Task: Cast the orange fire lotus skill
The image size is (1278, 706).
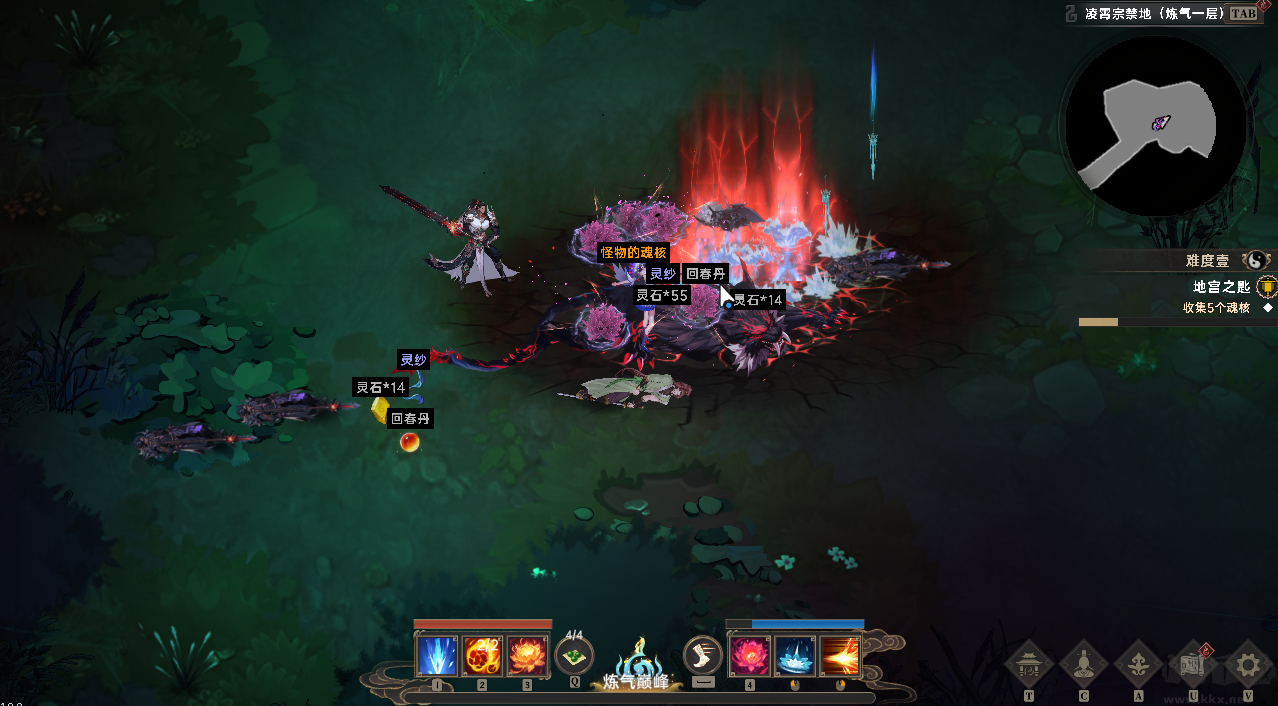Action: coord(528,656)
